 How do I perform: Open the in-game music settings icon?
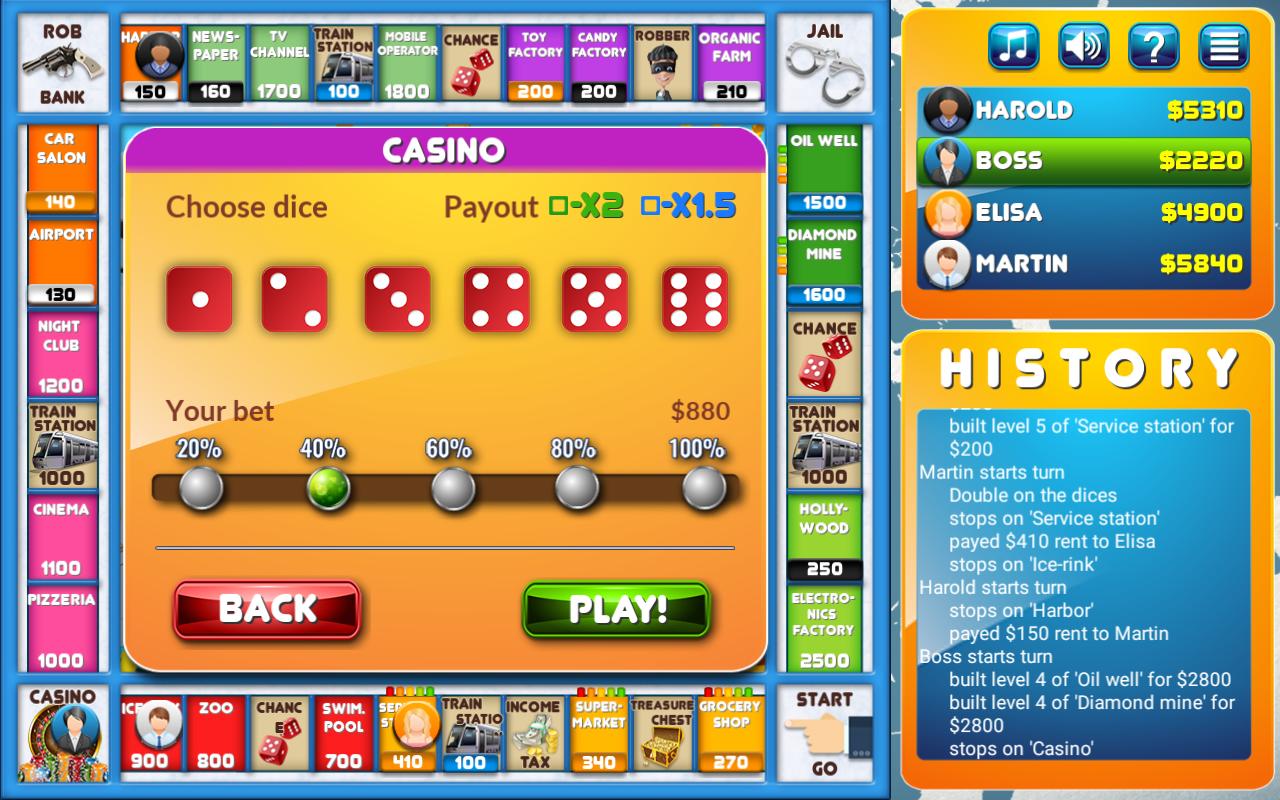(x=1012, y=46)
